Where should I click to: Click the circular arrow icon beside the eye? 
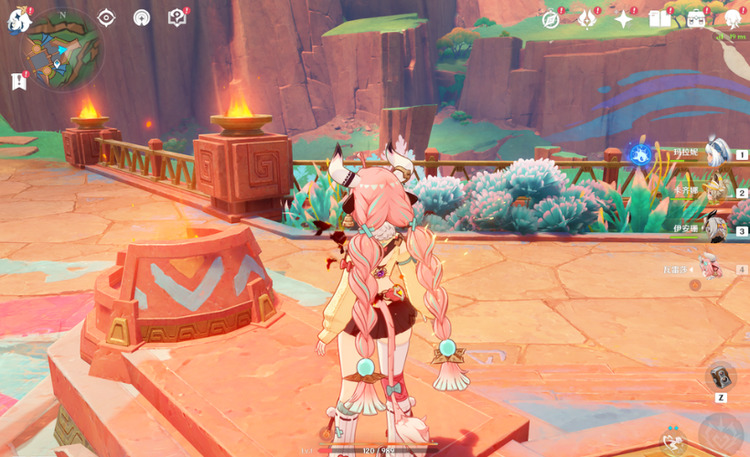click(x=141, y=18)
